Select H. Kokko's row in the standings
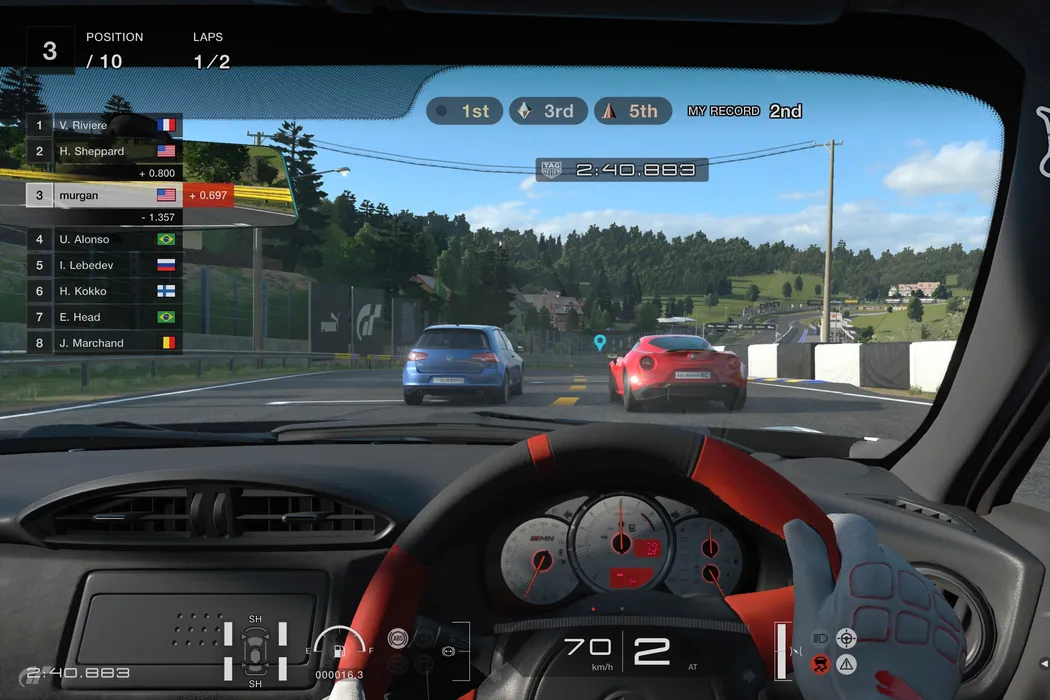 tap(104, 291)
